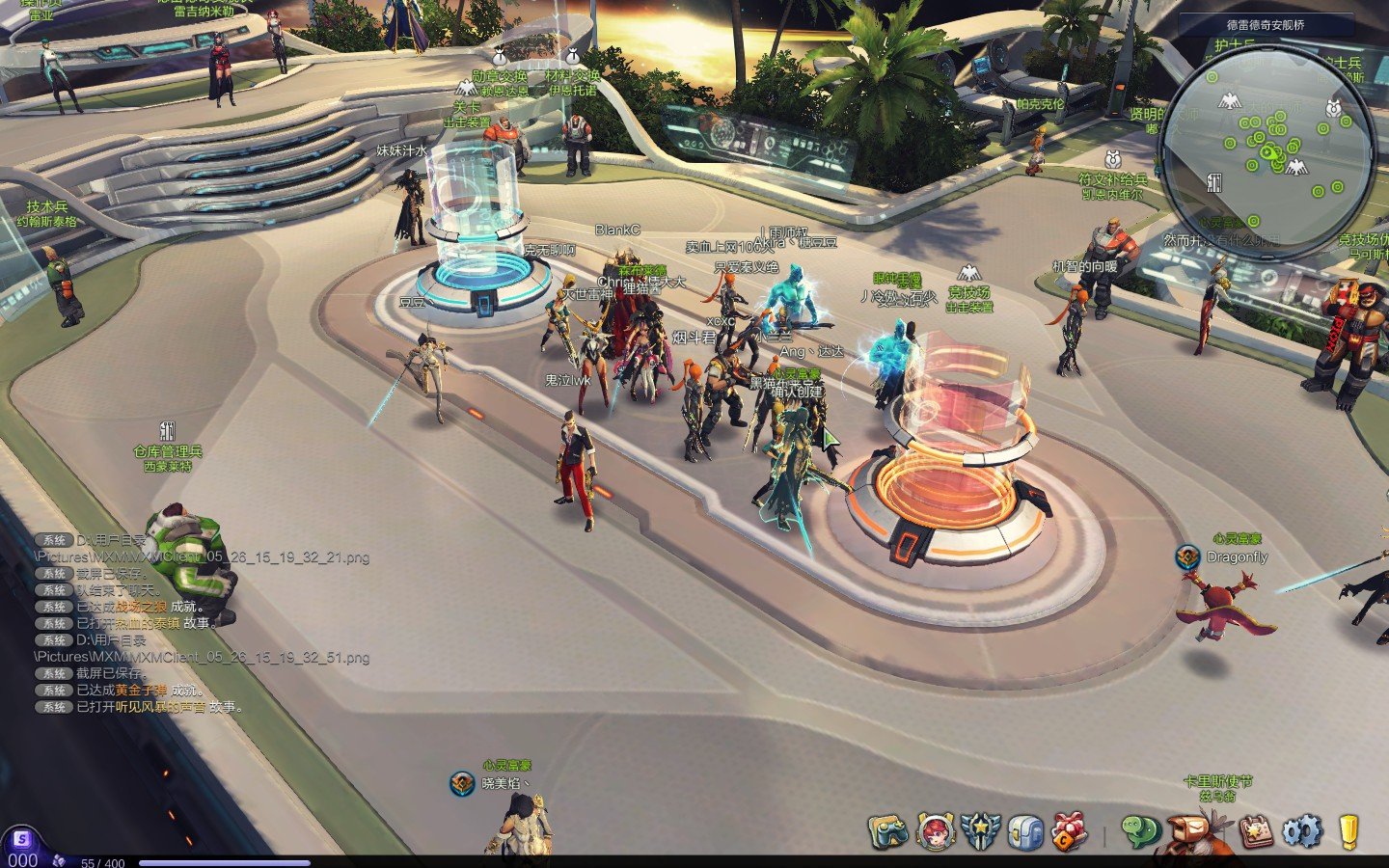
Task: Open the blue locker storage icon
Action: pyautogui.click(x=1025, y=830)
